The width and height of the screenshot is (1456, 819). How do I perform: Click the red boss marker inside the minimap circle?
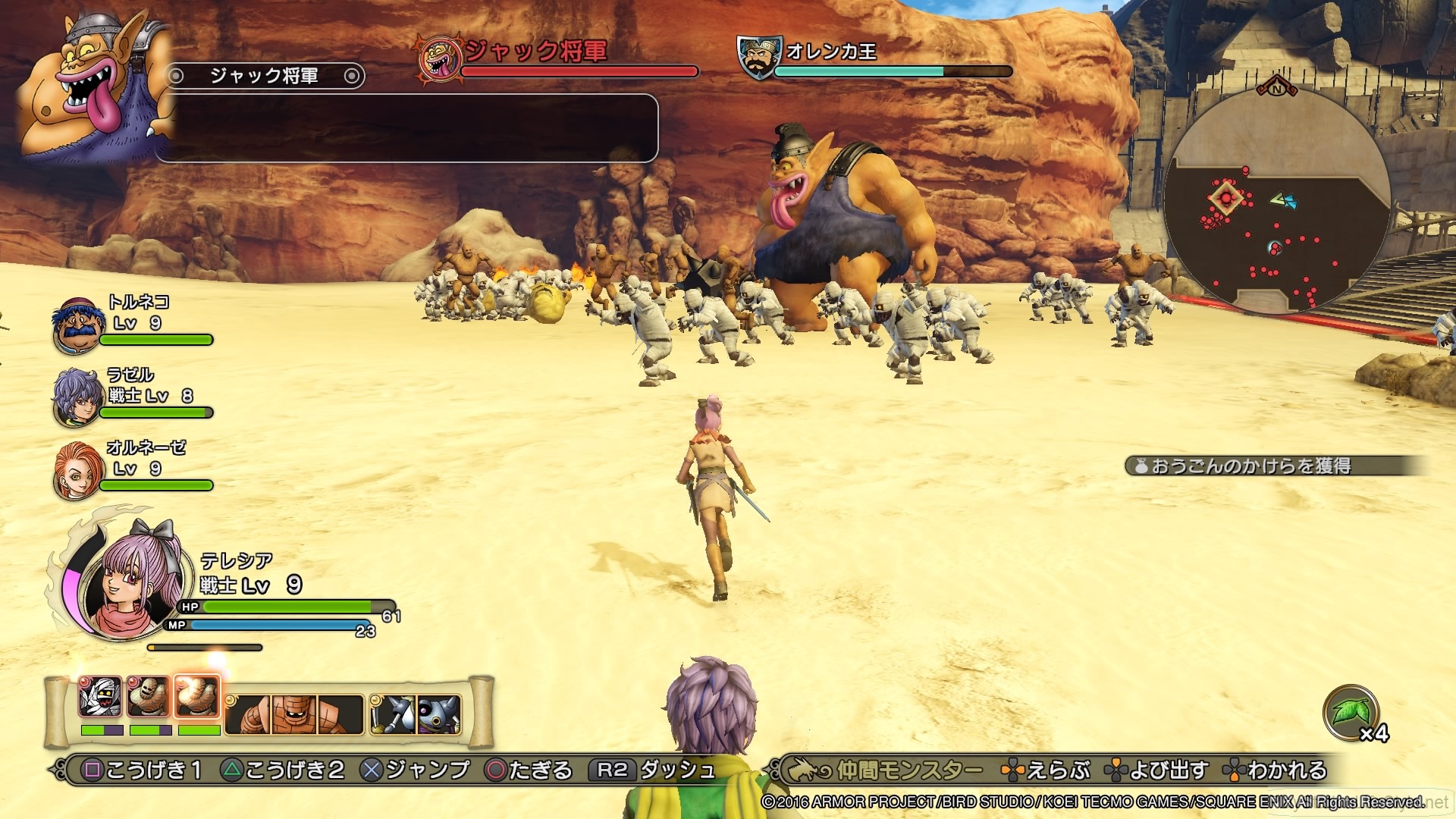click(1226, 197)
